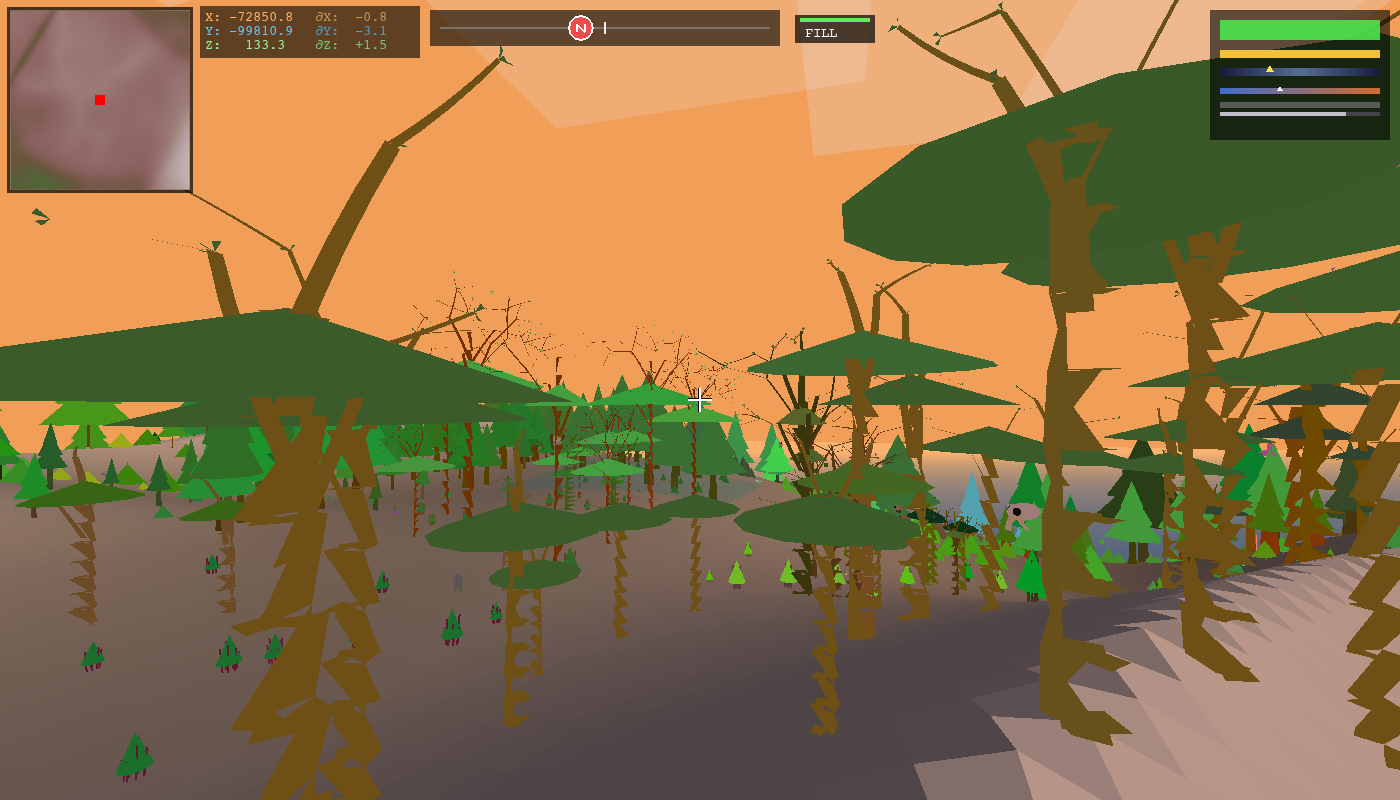The image size is (1400, 800).
Task: Click the yellow triangle on the night gradient slider
Action: click(x=1270, y=69)
